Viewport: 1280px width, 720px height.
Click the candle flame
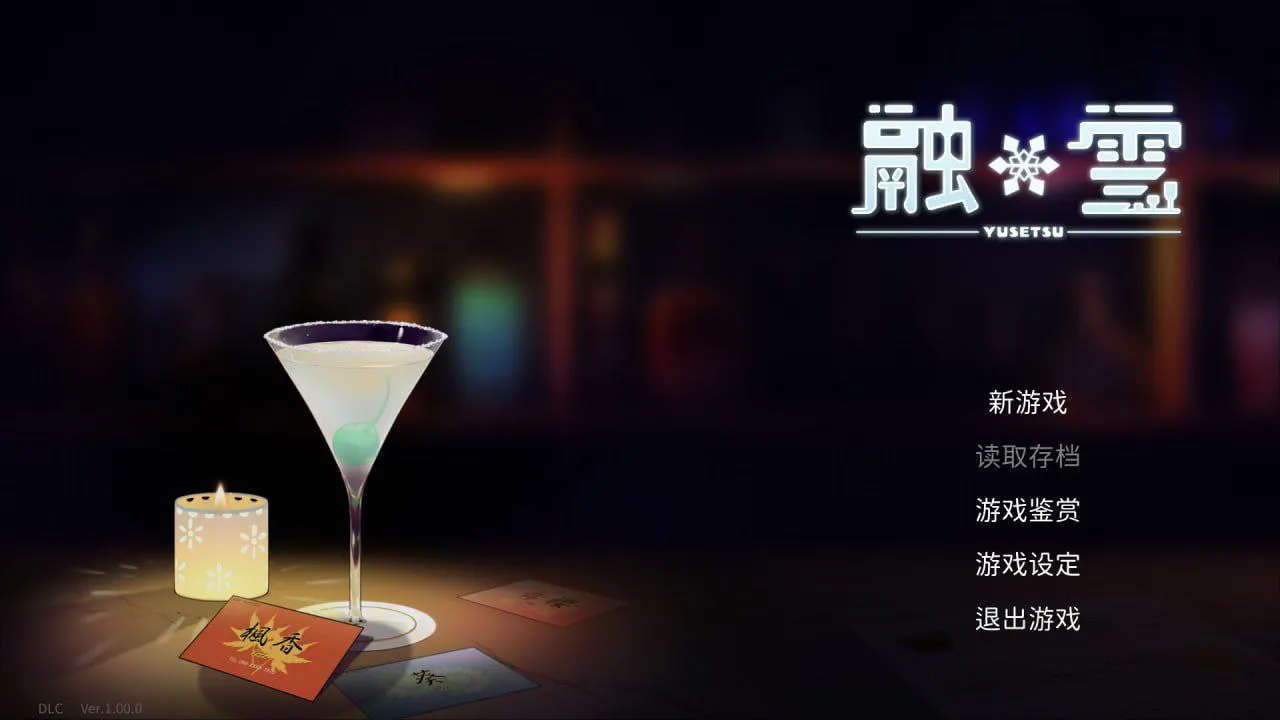point(219,490)
